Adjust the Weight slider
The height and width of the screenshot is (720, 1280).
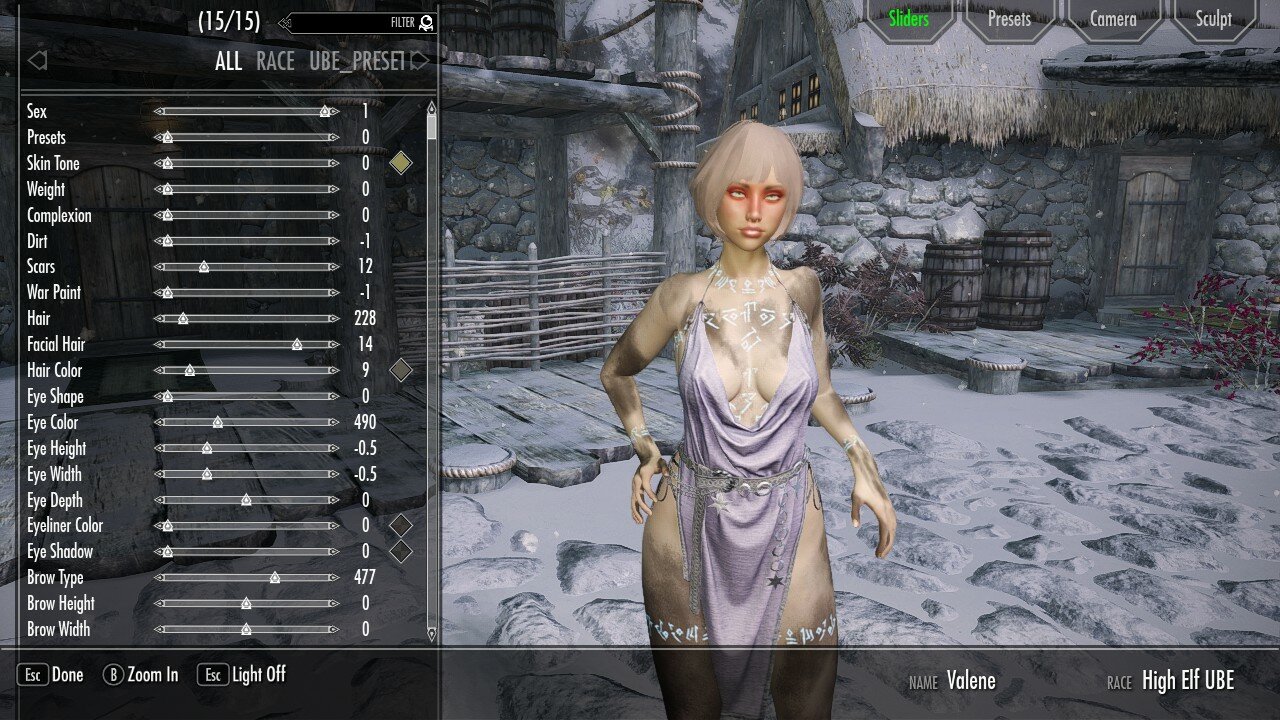(246, 189)
